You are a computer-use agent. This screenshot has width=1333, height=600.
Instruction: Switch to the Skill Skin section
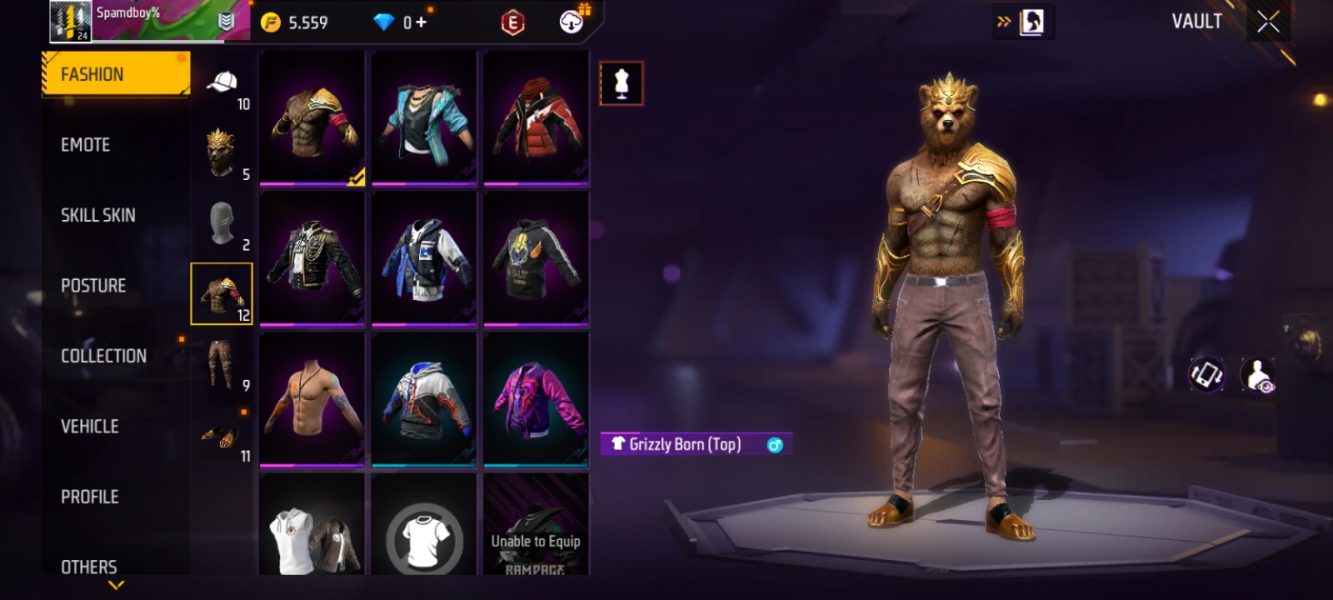98,215
